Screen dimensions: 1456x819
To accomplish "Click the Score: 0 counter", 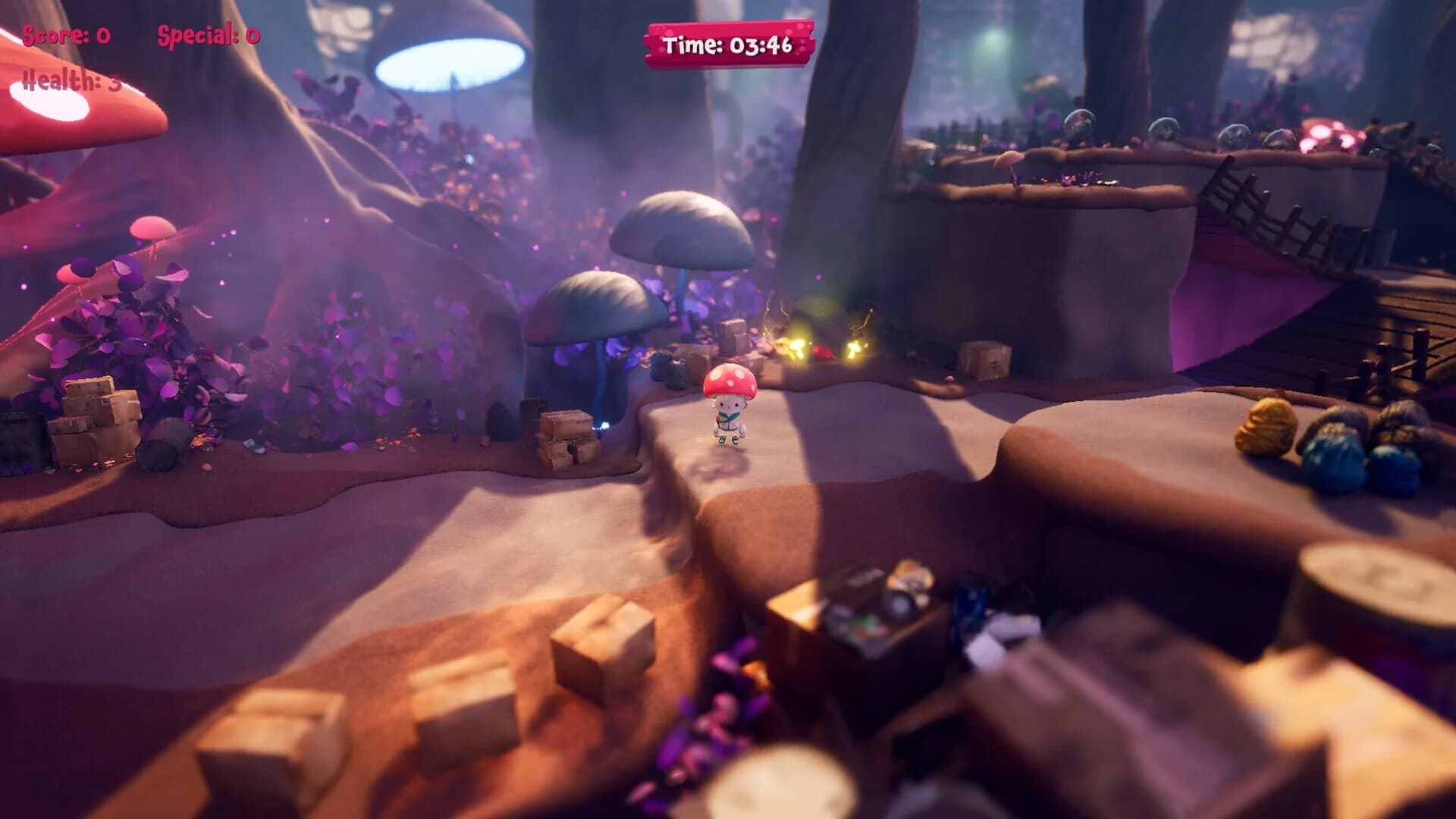I will [64, 34].
